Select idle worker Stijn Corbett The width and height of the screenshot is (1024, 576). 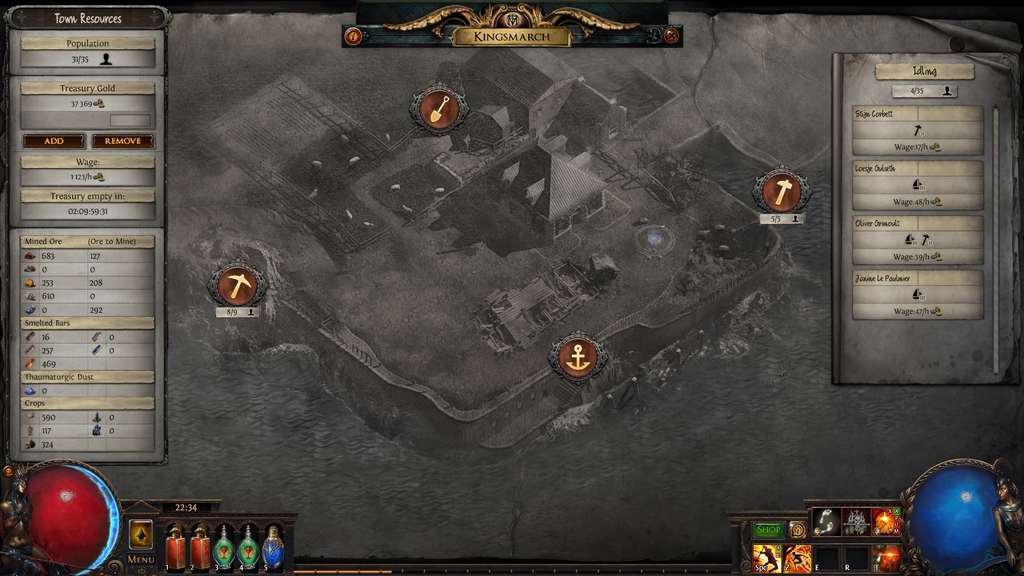coord(917,130)
